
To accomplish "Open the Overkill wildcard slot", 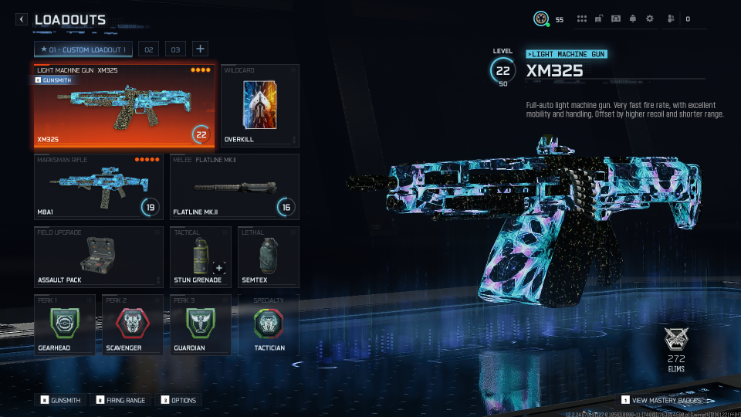I will click(x=259, y=106).
